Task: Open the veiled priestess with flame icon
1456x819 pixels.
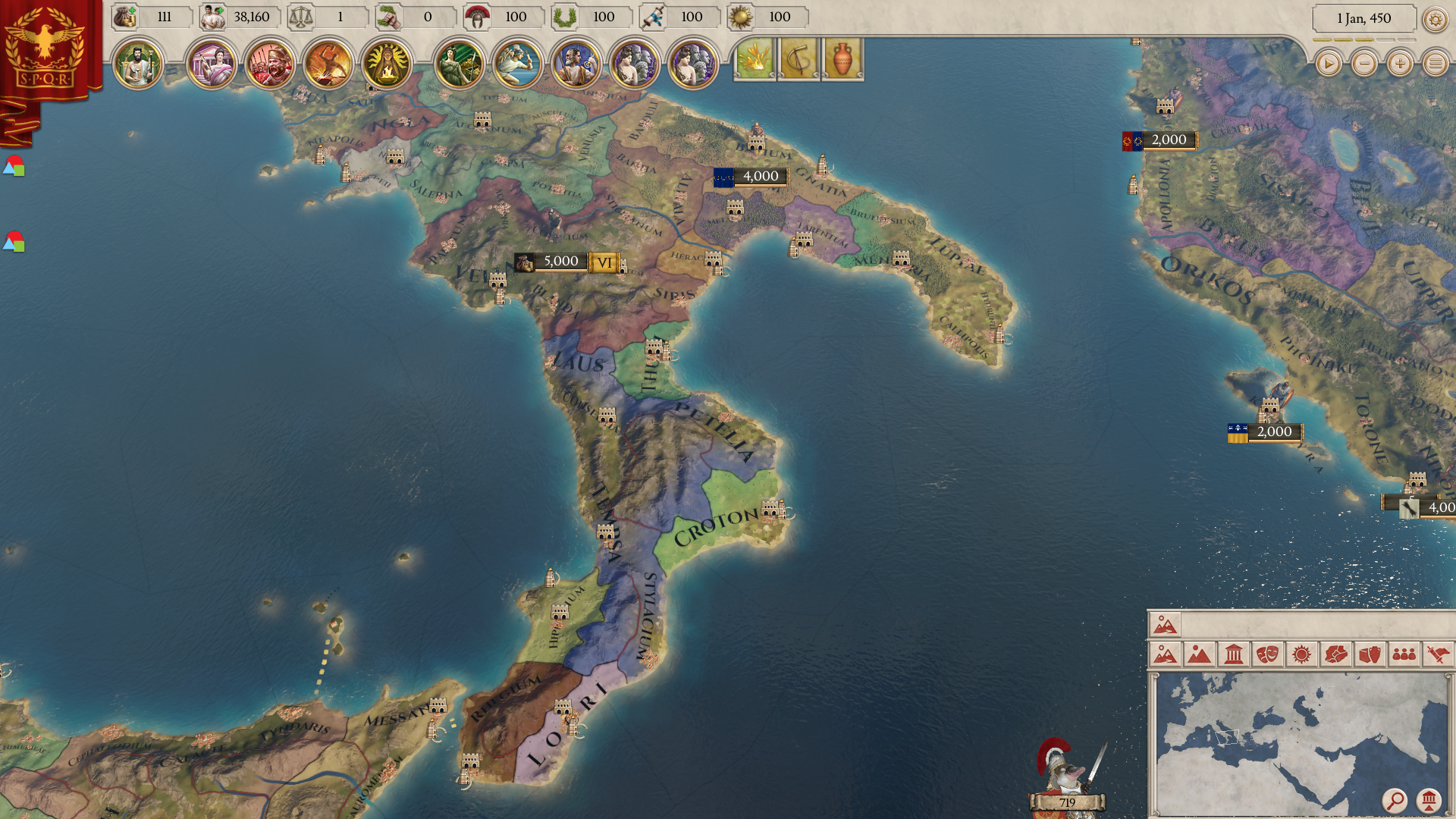Action: click(x=386, y=64)
